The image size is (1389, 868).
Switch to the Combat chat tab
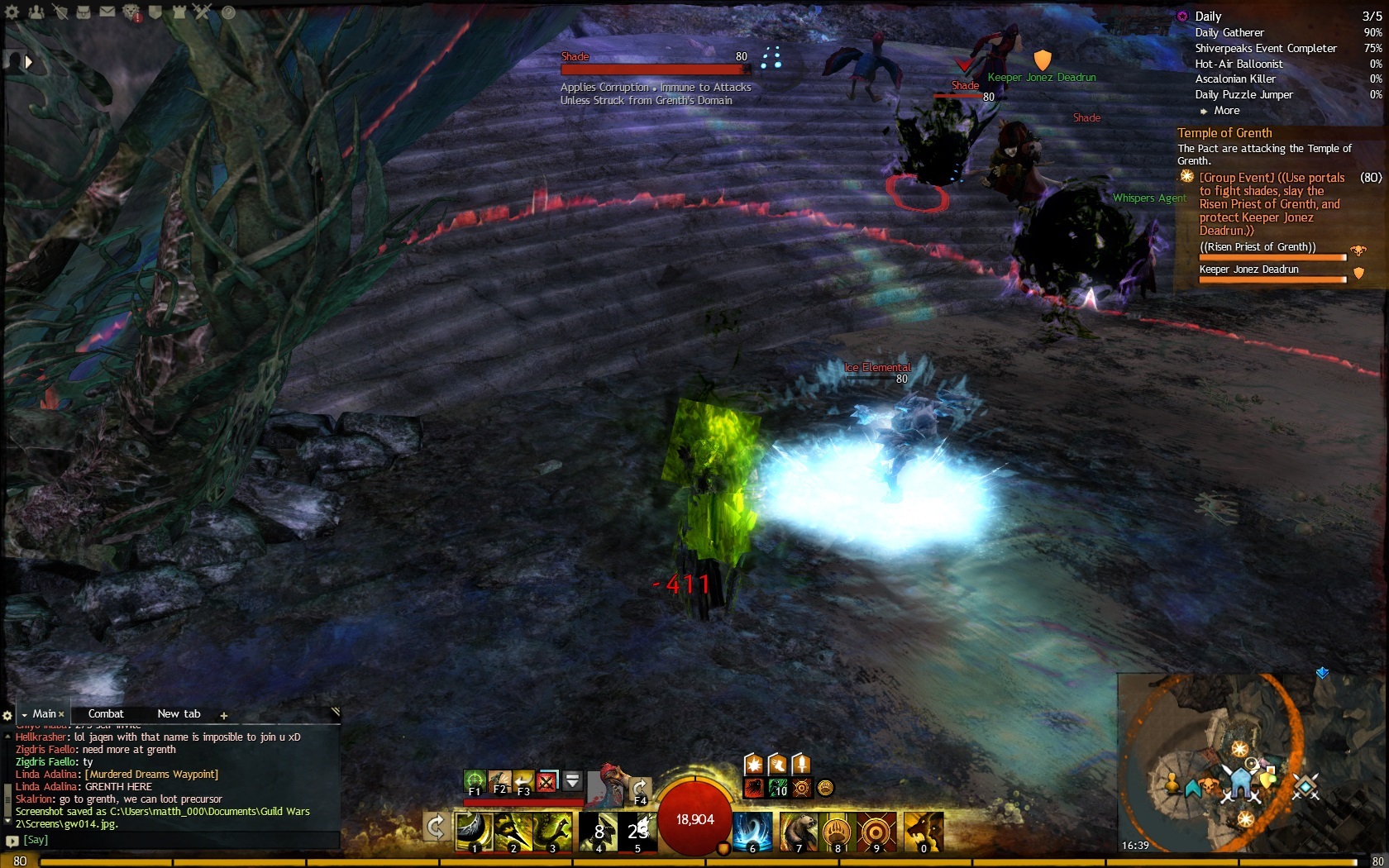(106, 713)
